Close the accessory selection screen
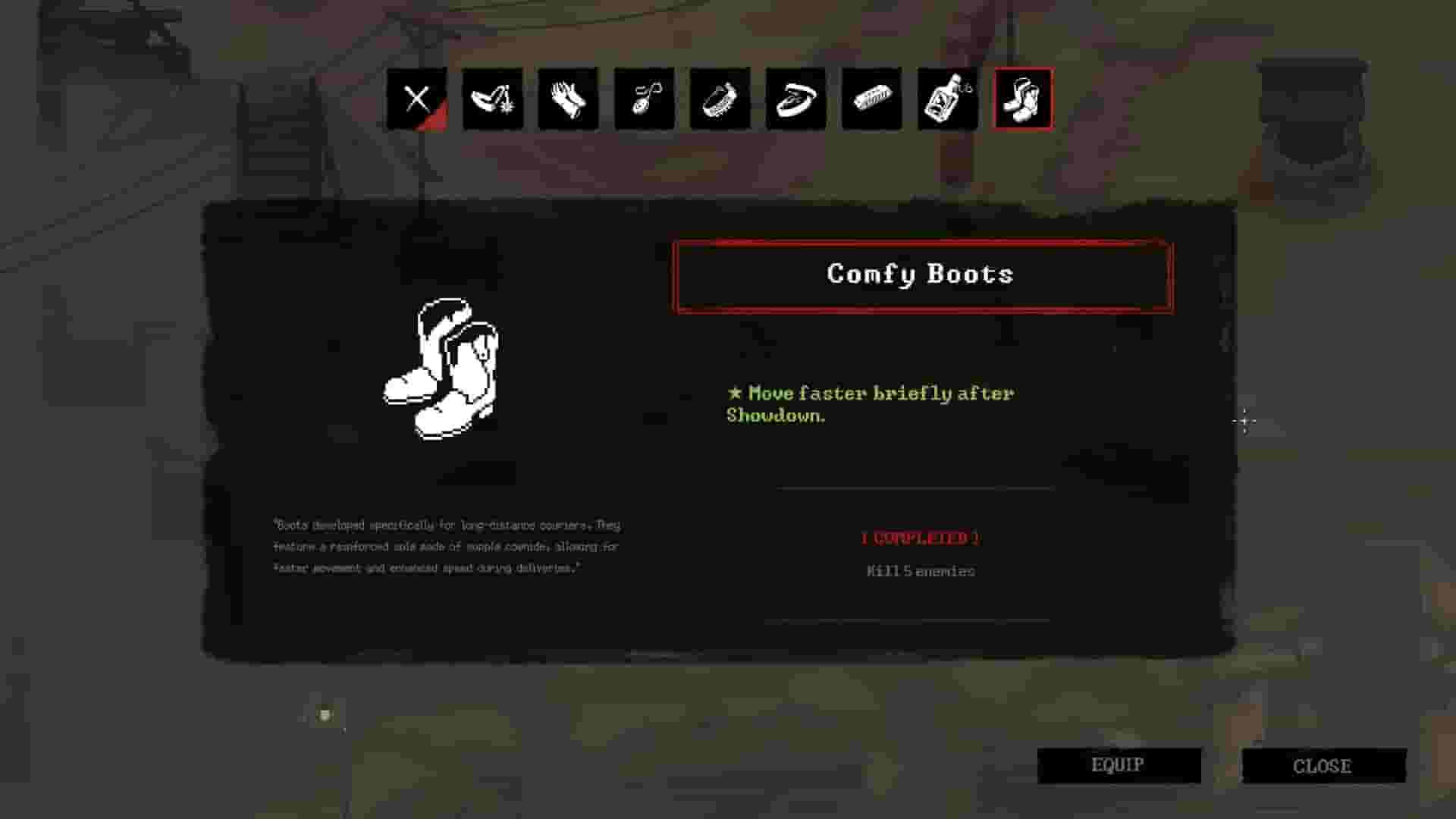1456x819 pixels. [1323, 764]
